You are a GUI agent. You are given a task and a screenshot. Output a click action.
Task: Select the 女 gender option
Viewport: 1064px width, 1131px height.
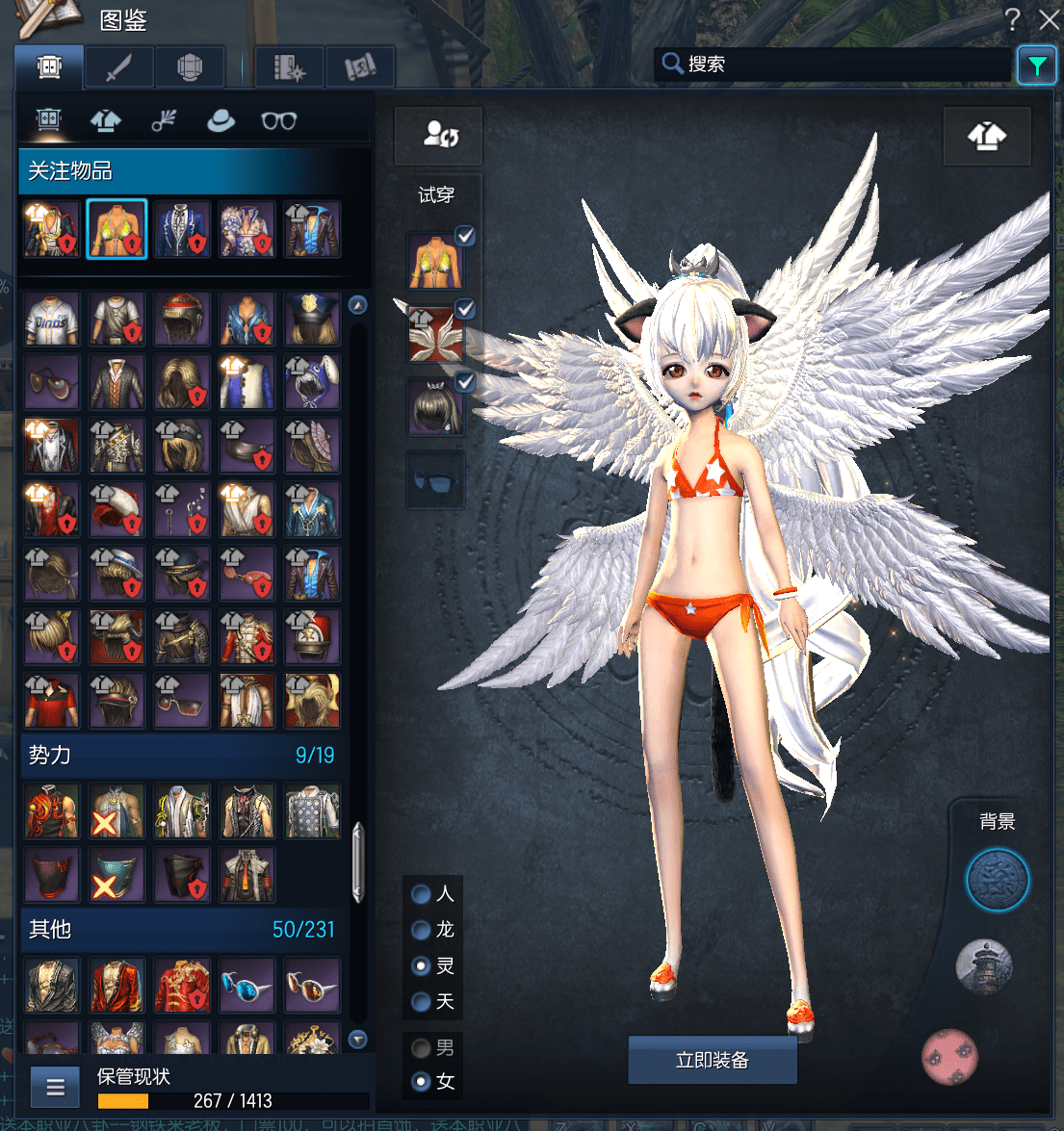(x=421, y=1082)
